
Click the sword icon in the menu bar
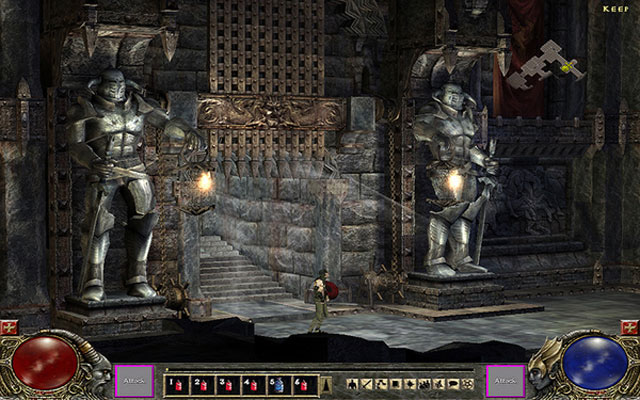368,383
